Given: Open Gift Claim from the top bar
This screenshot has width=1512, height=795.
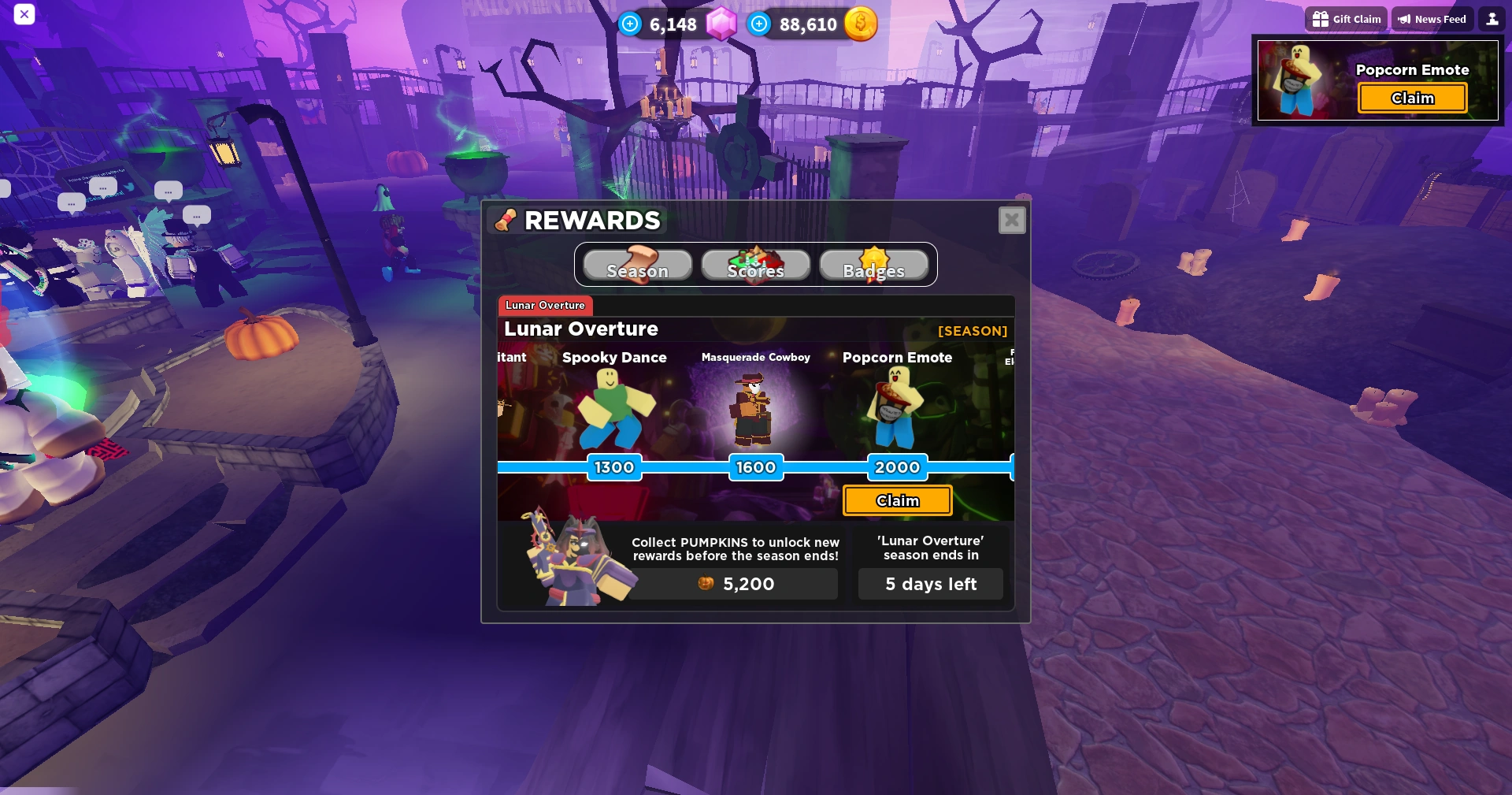Looking at the screenshot, I should [1346, 18].
